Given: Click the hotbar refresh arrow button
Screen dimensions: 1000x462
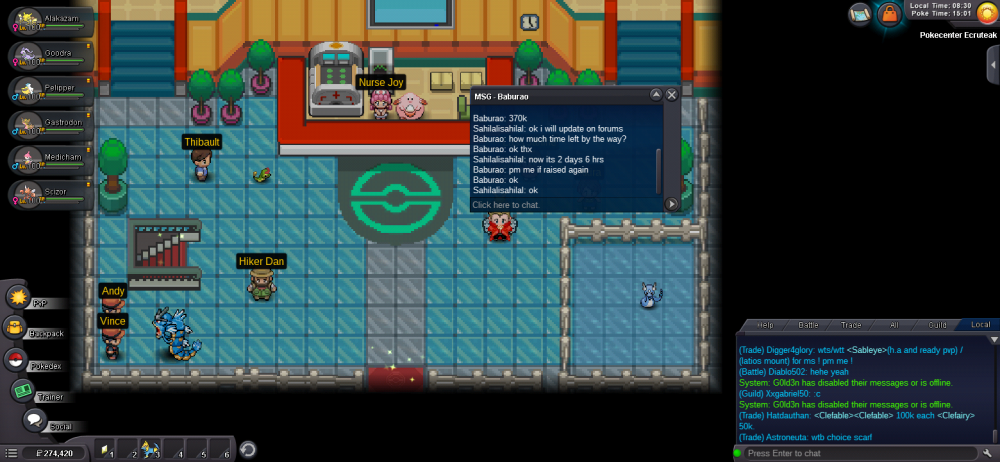Looking at the screenshot, I should pos(247,449).
